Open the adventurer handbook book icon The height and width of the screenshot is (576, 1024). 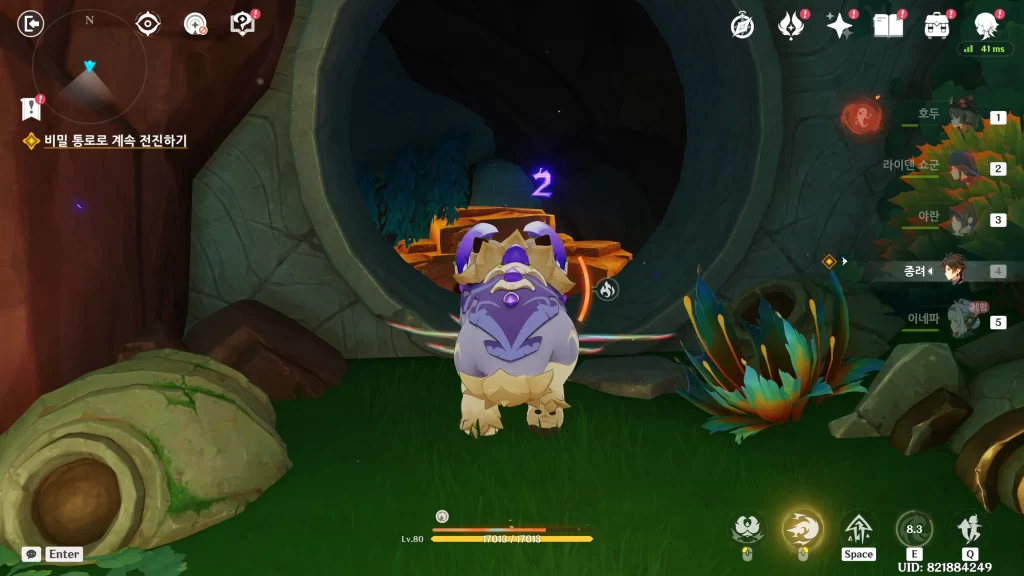(888, 26)
